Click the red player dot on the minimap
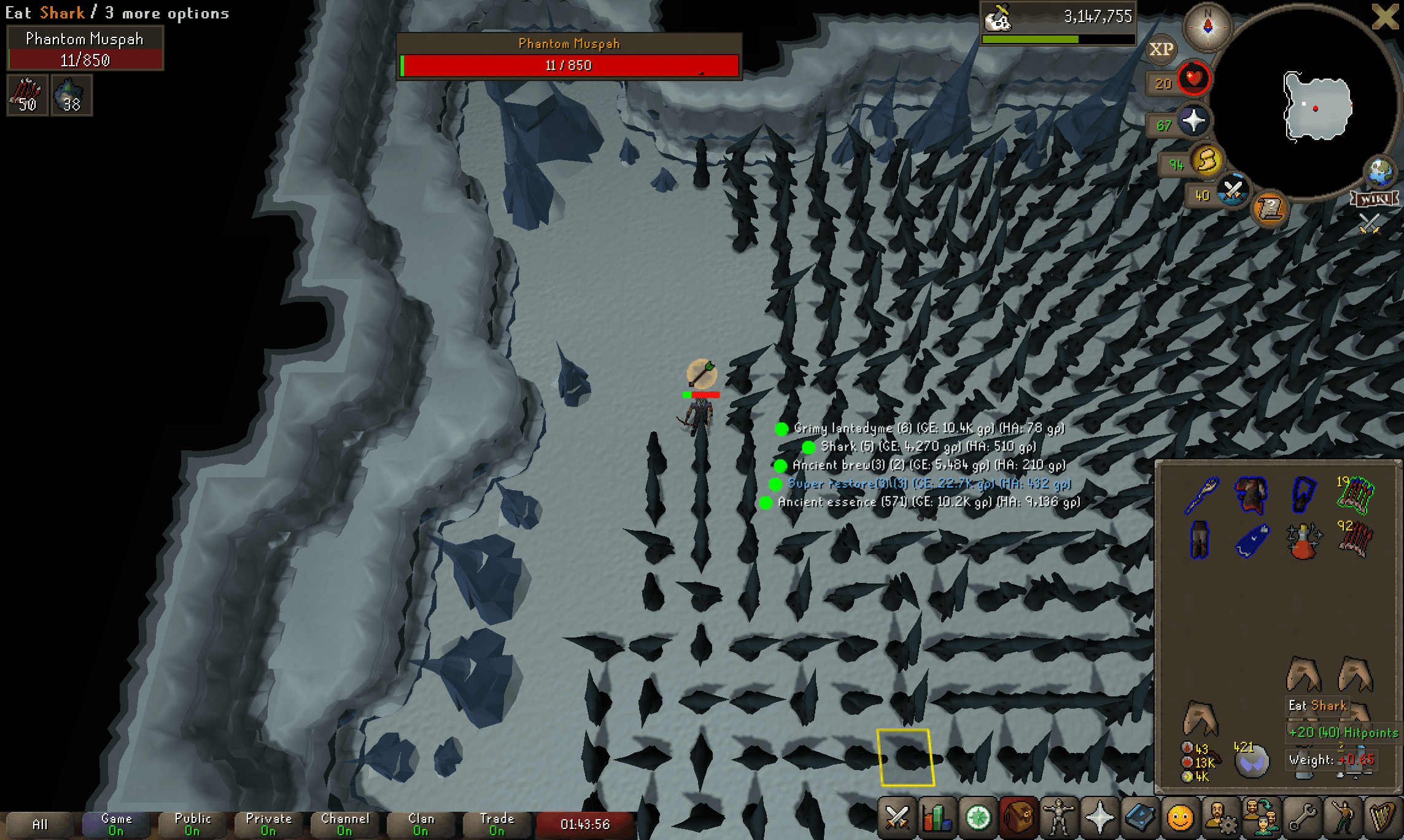Image resolution: width=1404 pixels, height=840 pixels. click(1315, 107)
